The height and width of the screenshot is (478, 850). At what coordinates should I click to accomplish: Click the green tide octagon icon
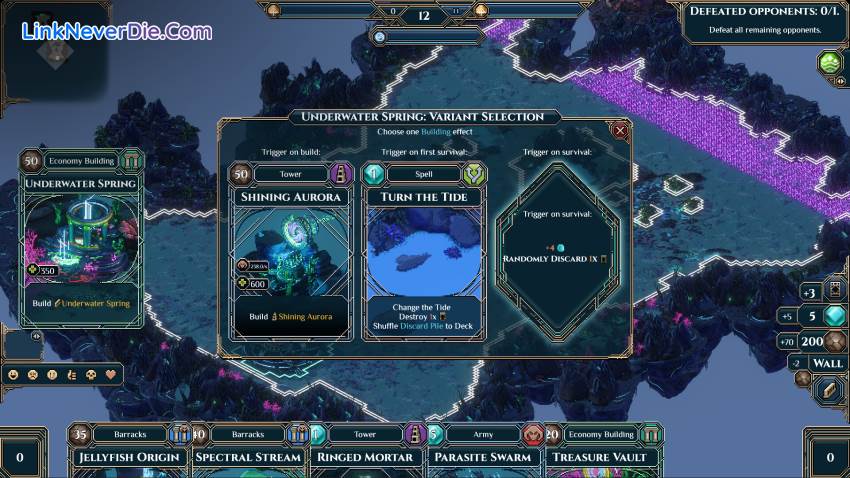coord(830,64)
